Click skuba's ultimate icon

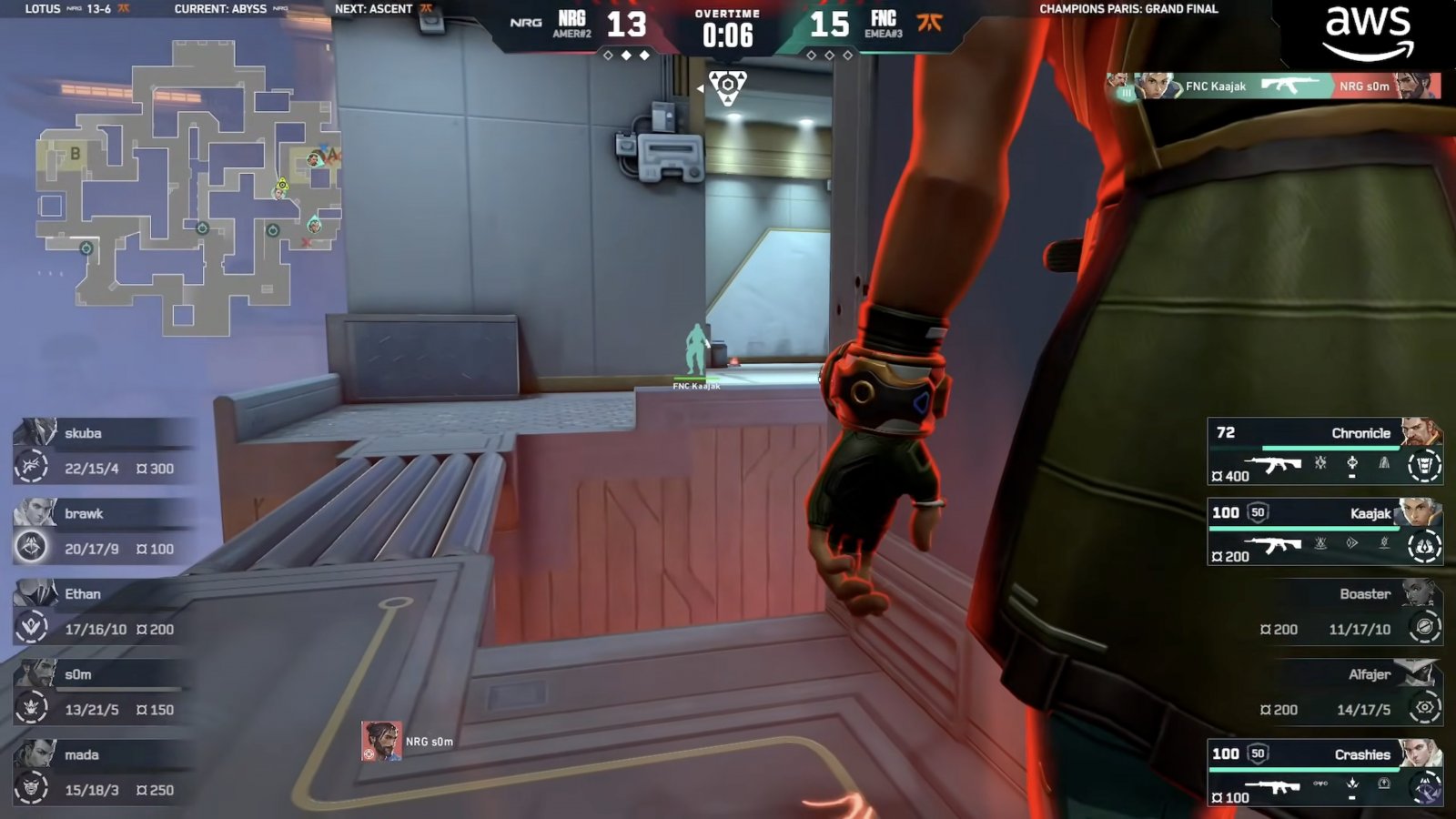31,466
